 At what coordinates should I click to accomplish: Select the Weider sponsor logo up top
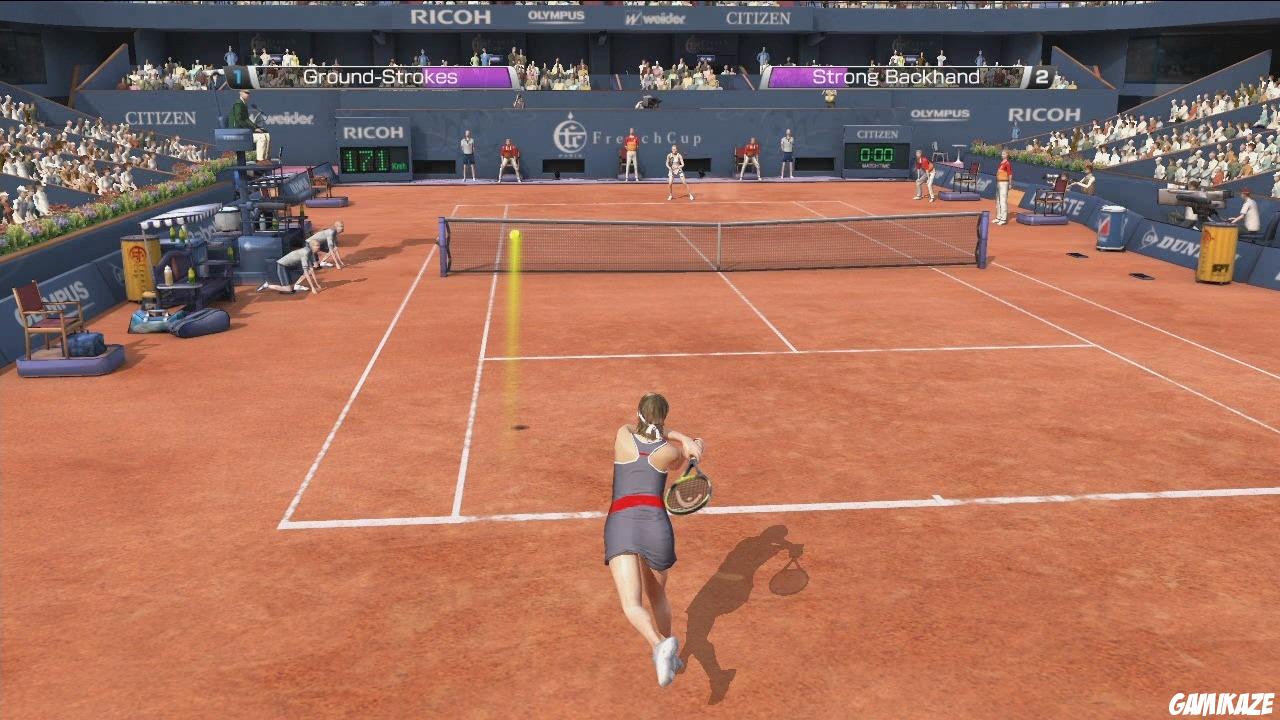(655, 17)
